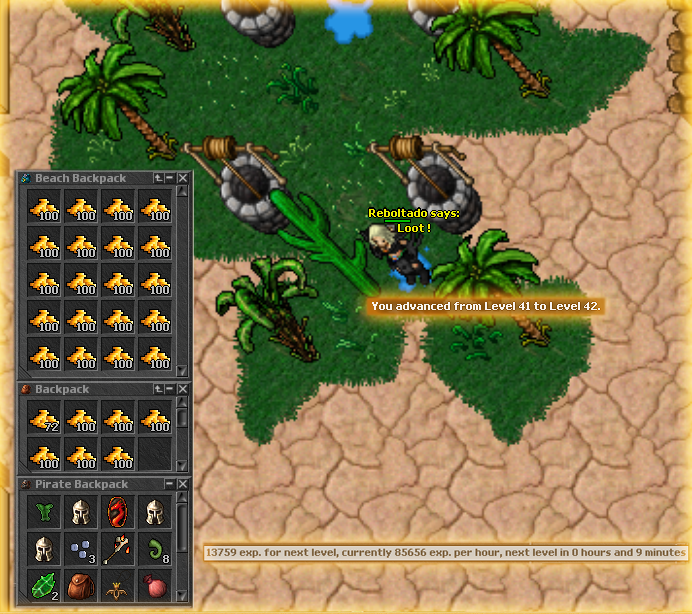The height and width of the screenshot is (614, 692).
Task: Minimize the Beach Backpack container
Action: tap(170, 178)
